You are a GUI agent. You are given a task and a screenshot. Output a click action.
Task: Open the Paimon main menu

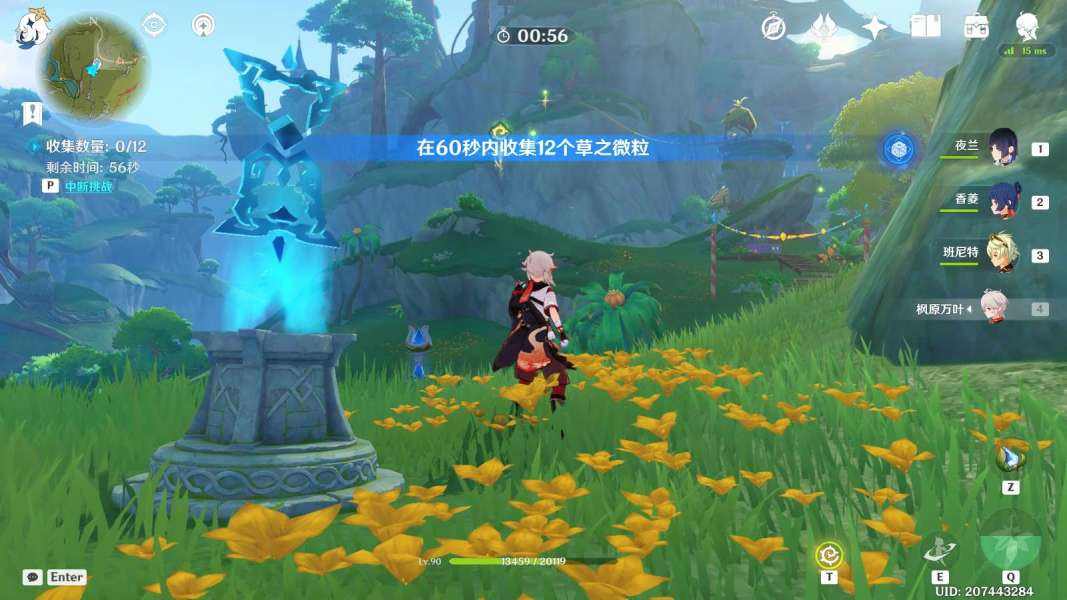click(31, 28)
